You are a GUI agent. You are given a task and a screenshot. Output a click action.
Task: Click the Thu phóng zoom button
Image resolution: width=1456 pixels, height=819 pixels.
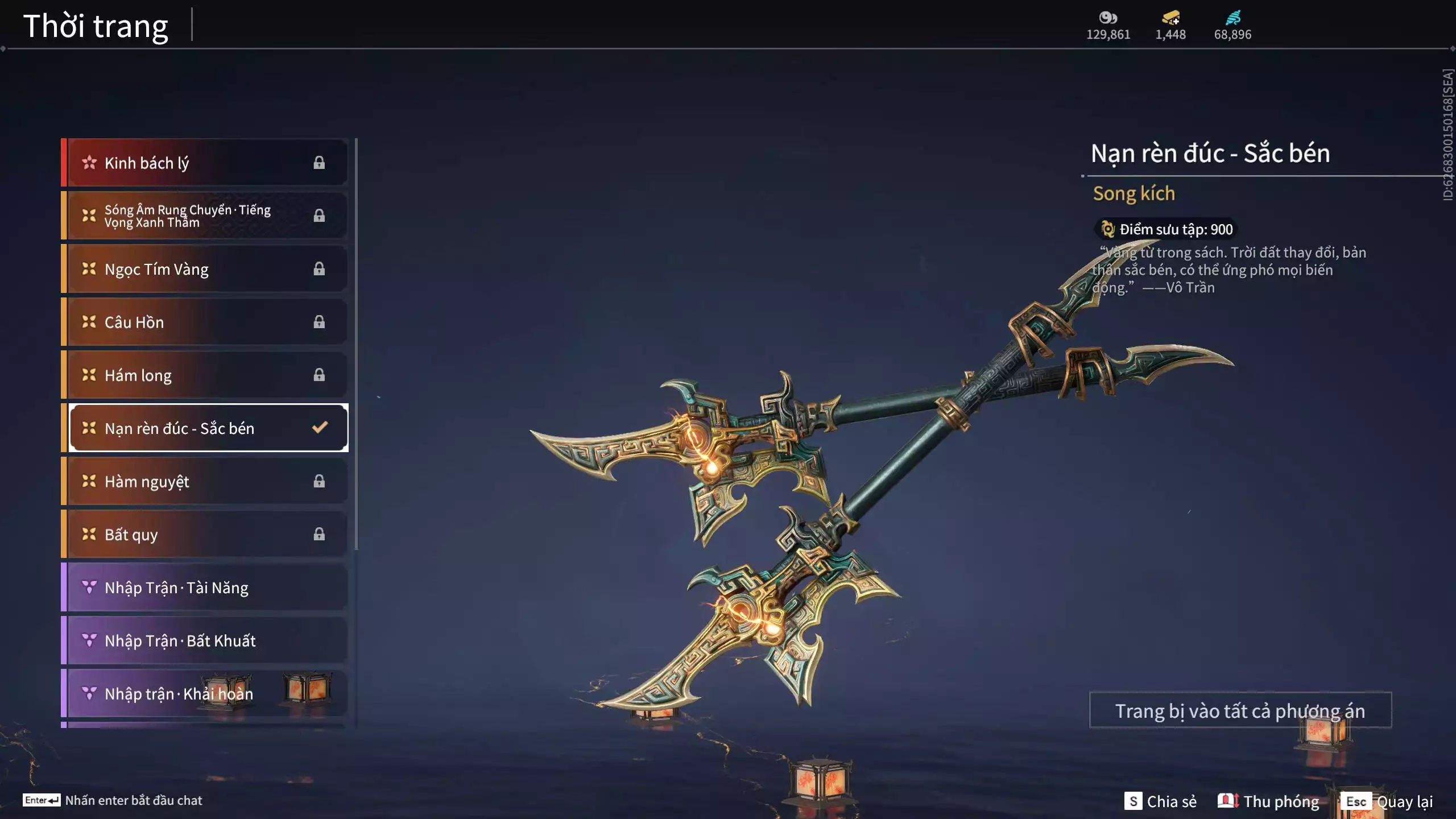[1268, 801]
